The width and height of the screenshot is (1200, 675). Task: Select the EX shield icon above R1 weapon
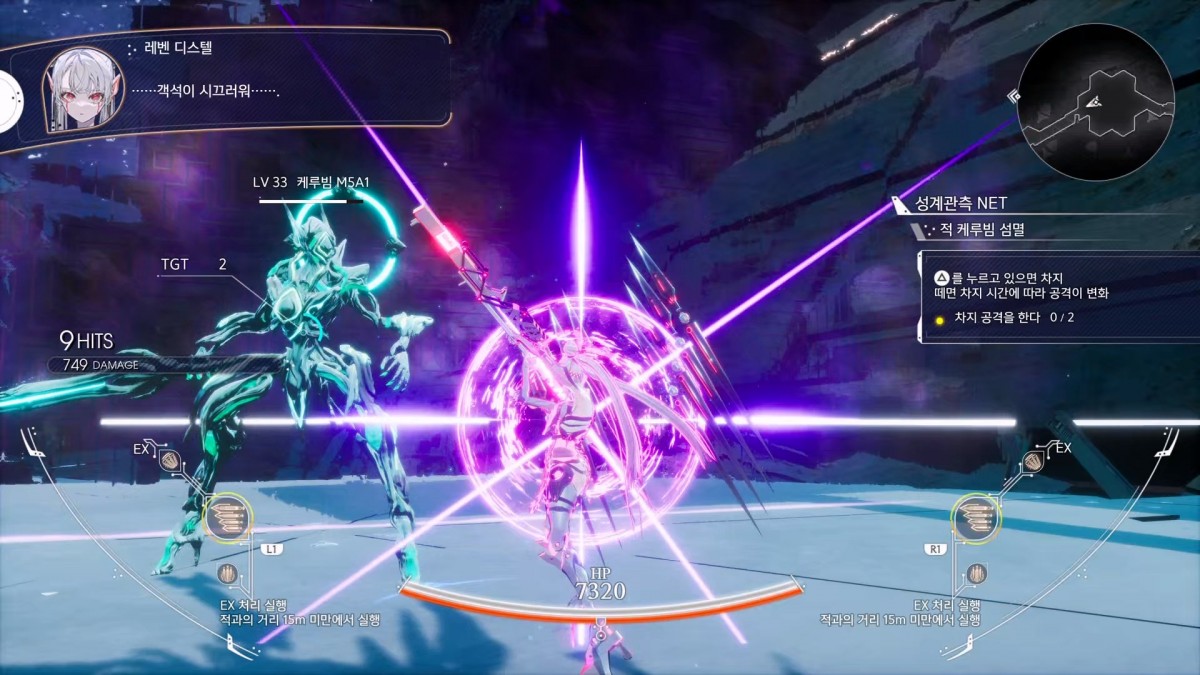tap(1033, 461)
